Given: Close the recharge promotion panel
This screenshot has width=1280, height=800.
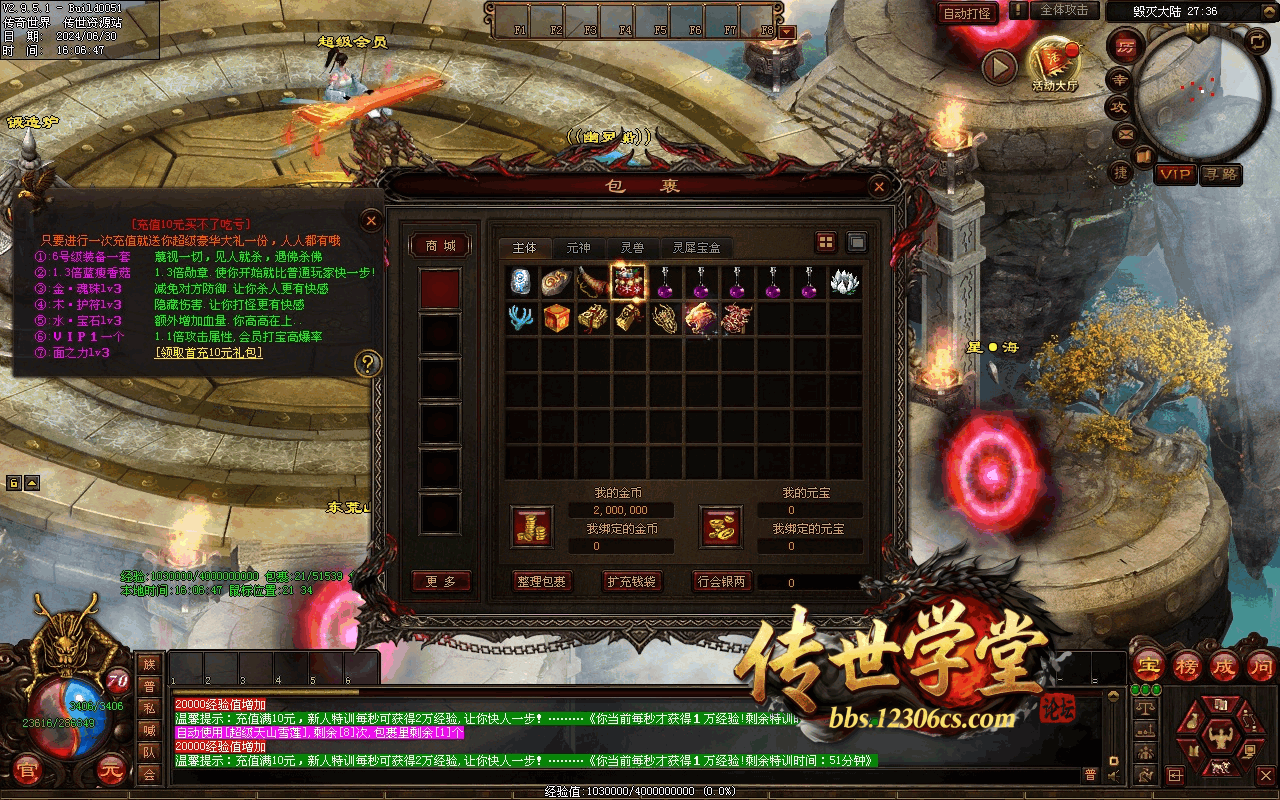Looking at the screenshot, I should [371, 220].
